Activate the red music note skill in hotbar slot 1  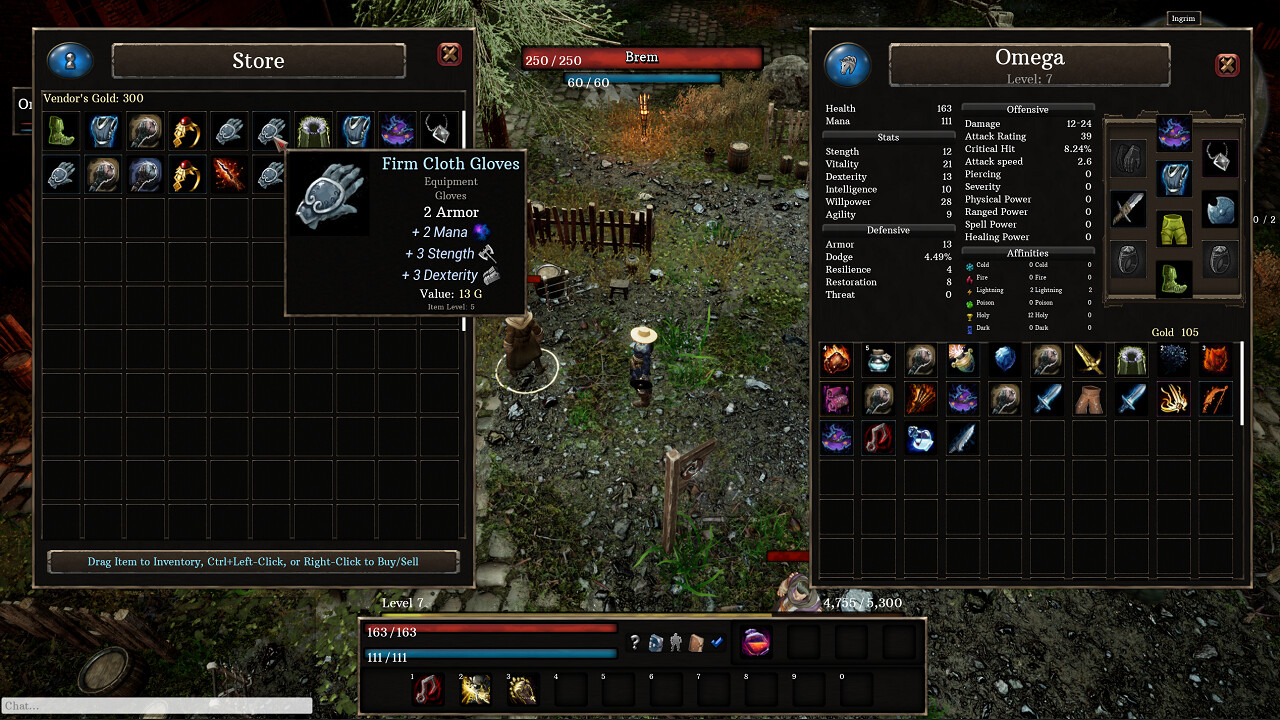[427, 688]
